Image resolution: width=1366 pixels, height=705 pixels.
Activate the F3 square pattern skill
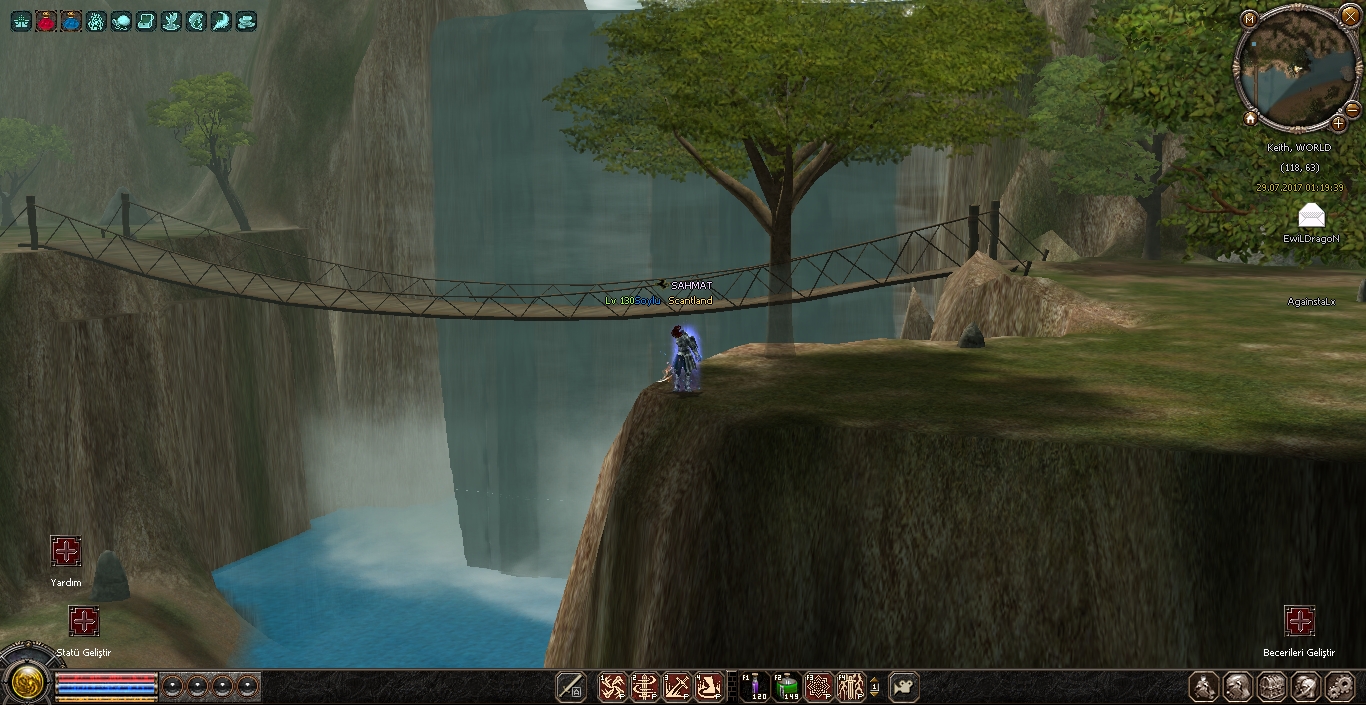click(819, 687)
